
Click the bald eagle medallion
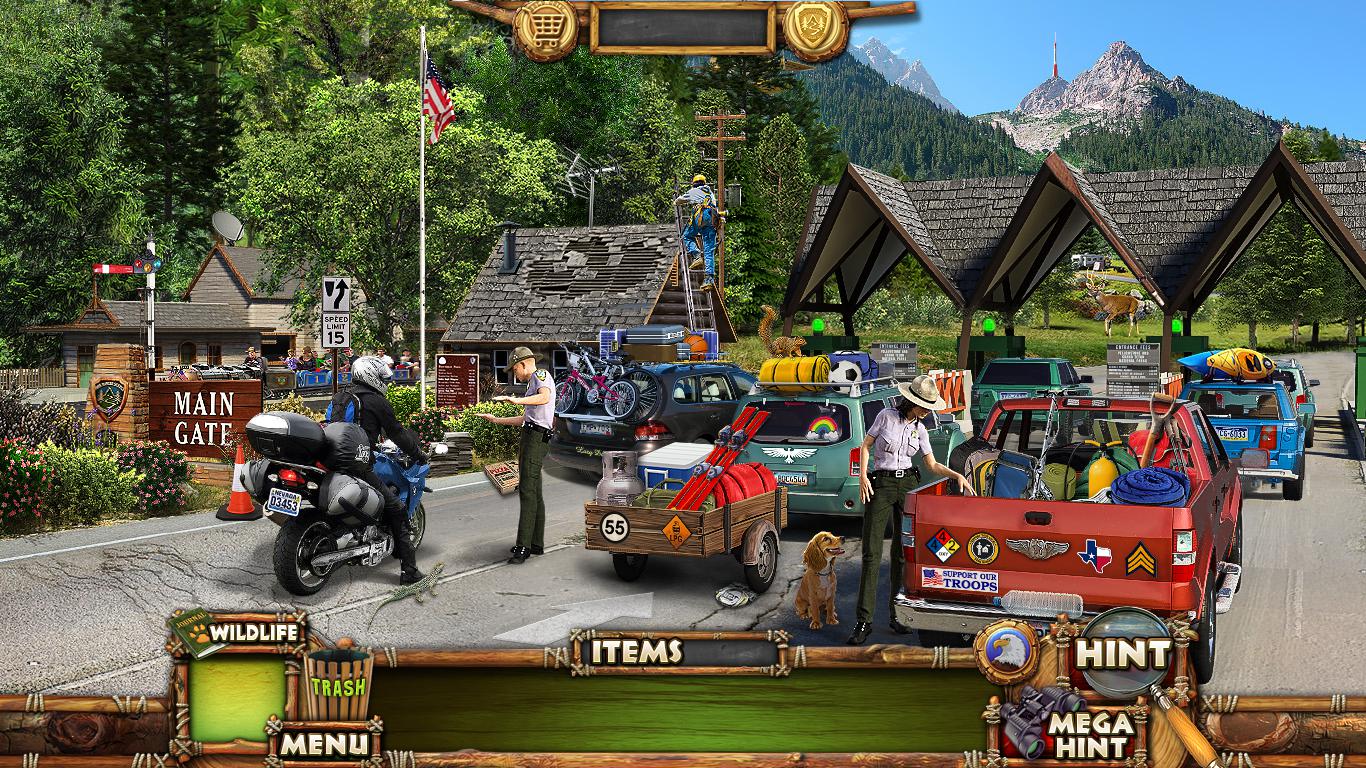tap(1008, 652)
